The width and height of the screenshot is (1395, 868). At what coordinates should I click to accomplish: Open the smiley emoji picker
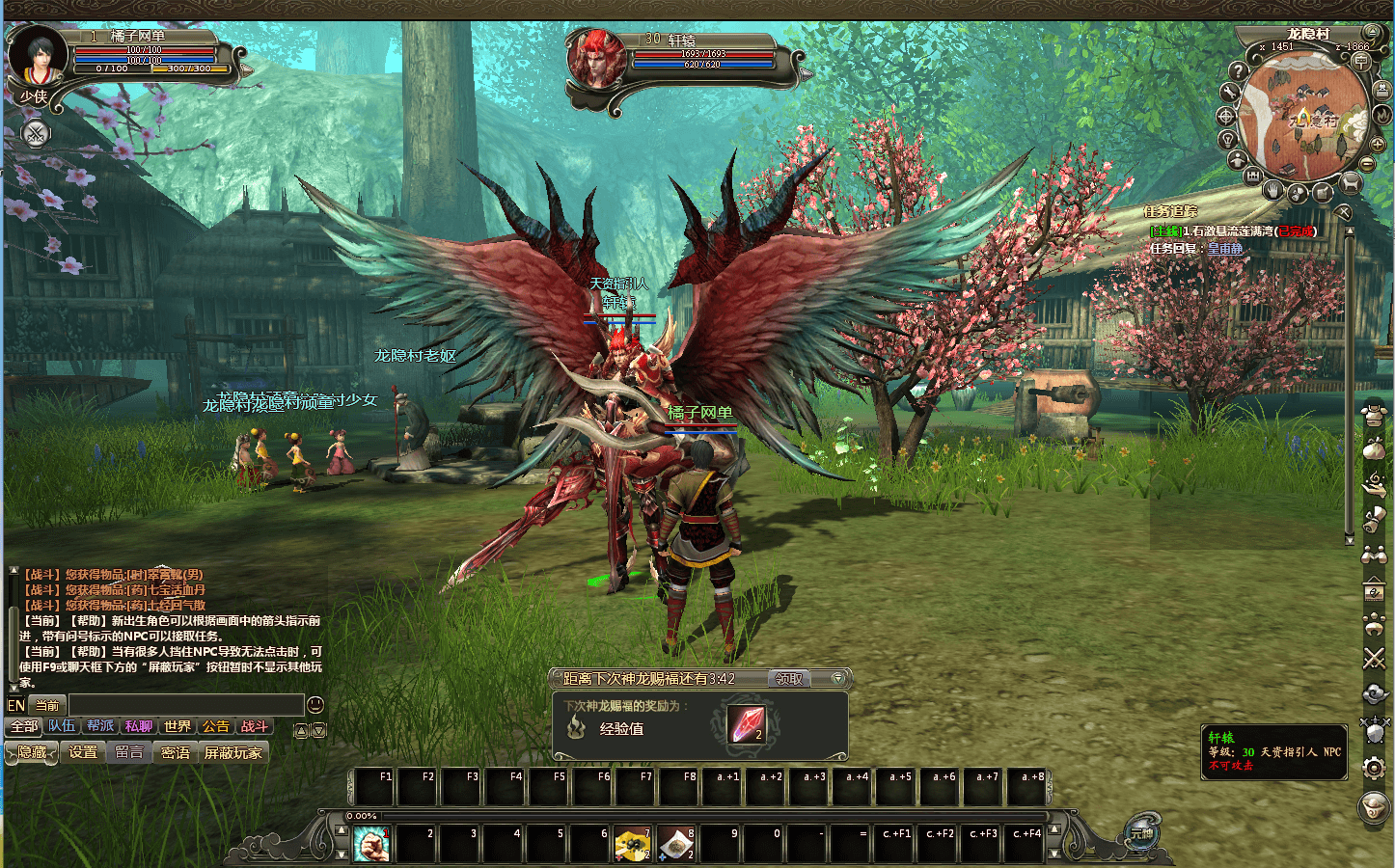315,705
